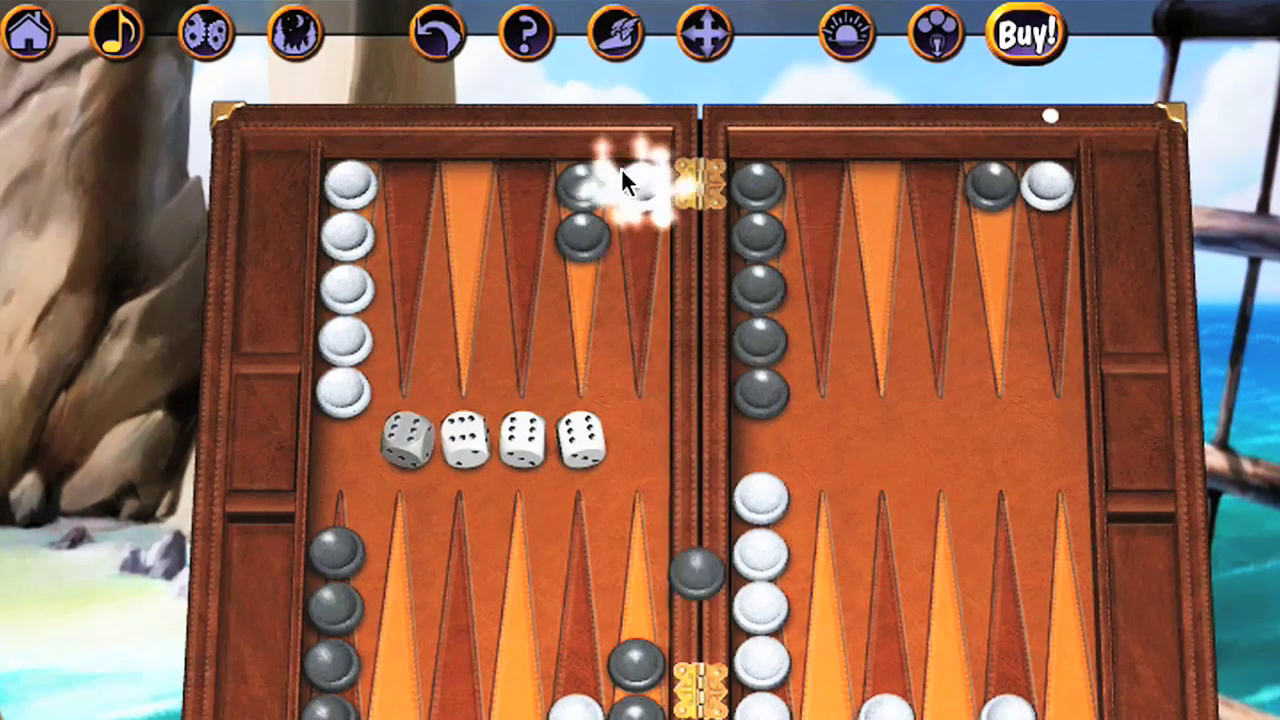Click the white scoring dot at top right
The height and width of the screenshot is (720, 1280).
[x=1051, y=118]
